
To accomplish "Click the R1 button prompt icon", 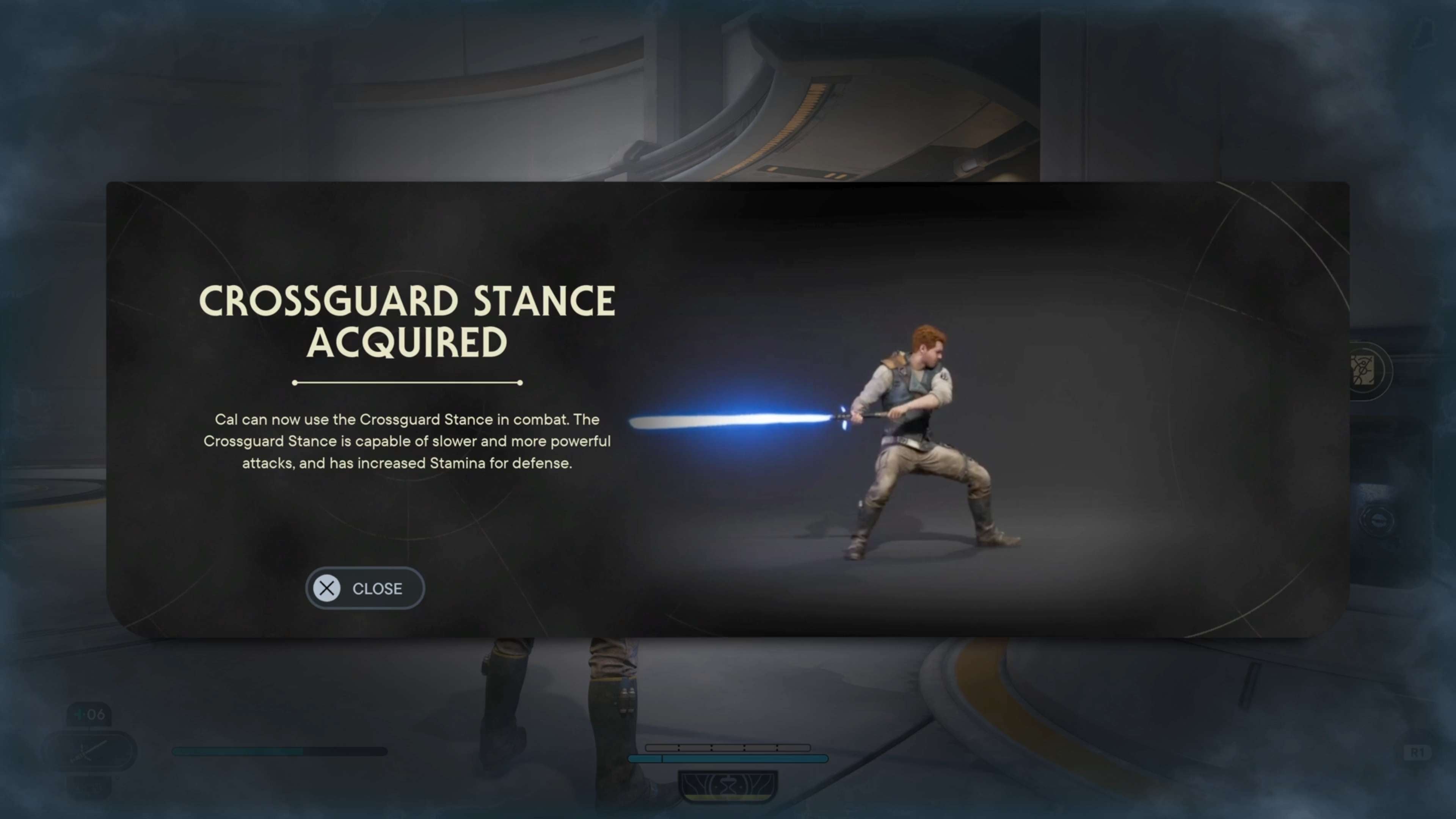I will tap(1418, 753).
